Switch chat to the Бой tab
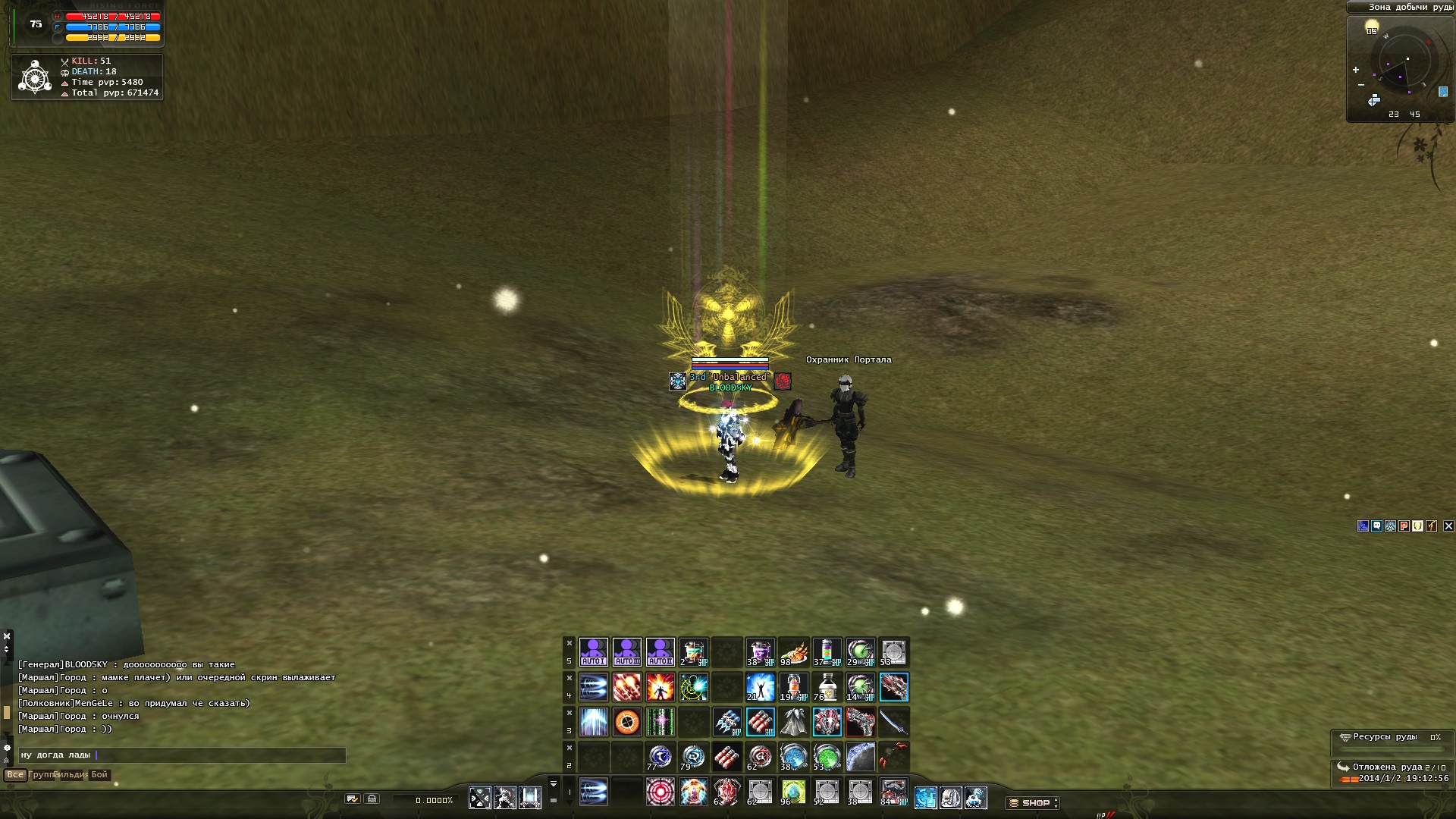The image size is (1456, 819). (x=99, y=775)
